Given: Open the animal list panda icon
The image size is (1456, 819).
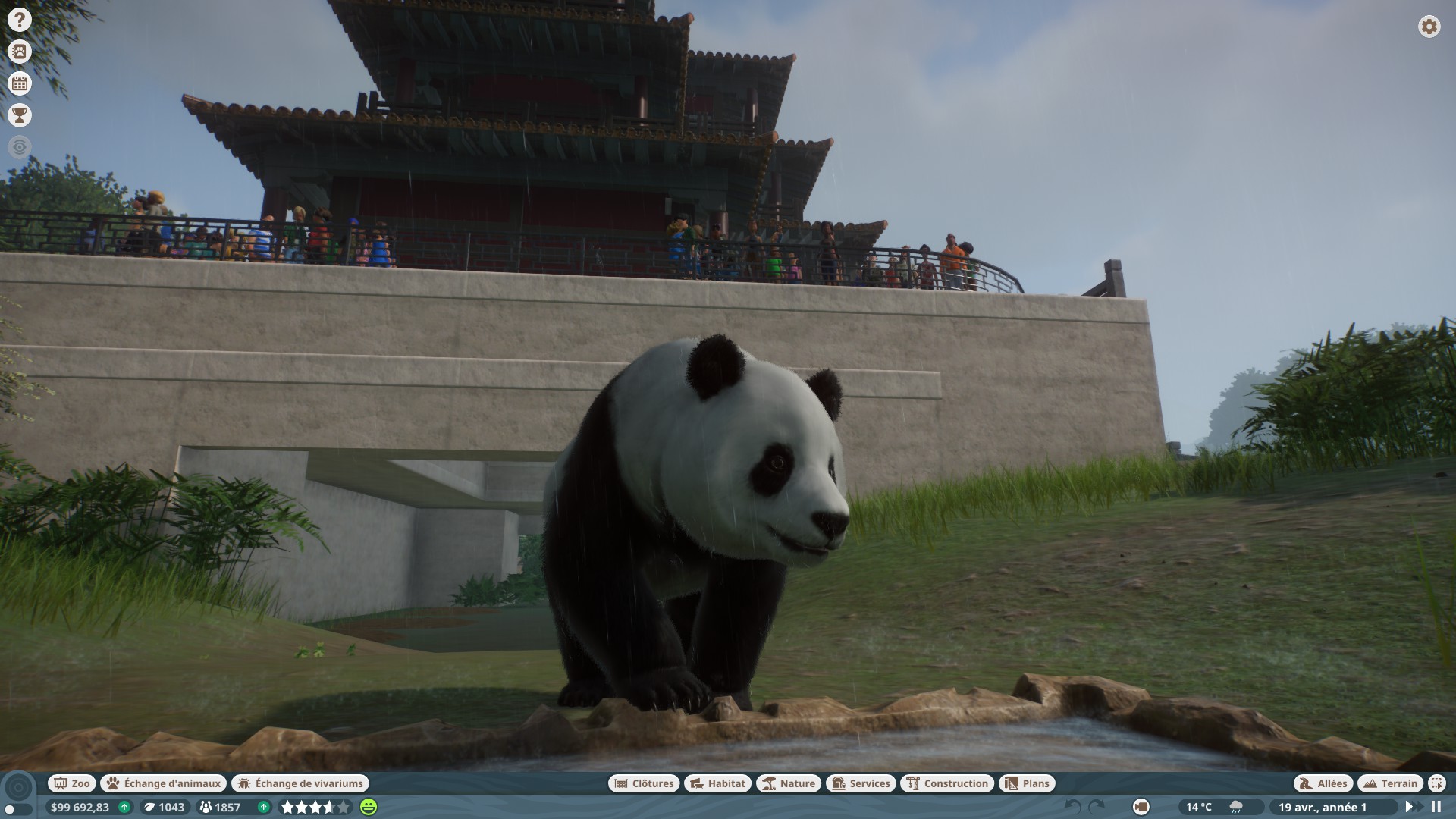Looking at the screenshot, I should pyautogui.click(x=20, y=52).
